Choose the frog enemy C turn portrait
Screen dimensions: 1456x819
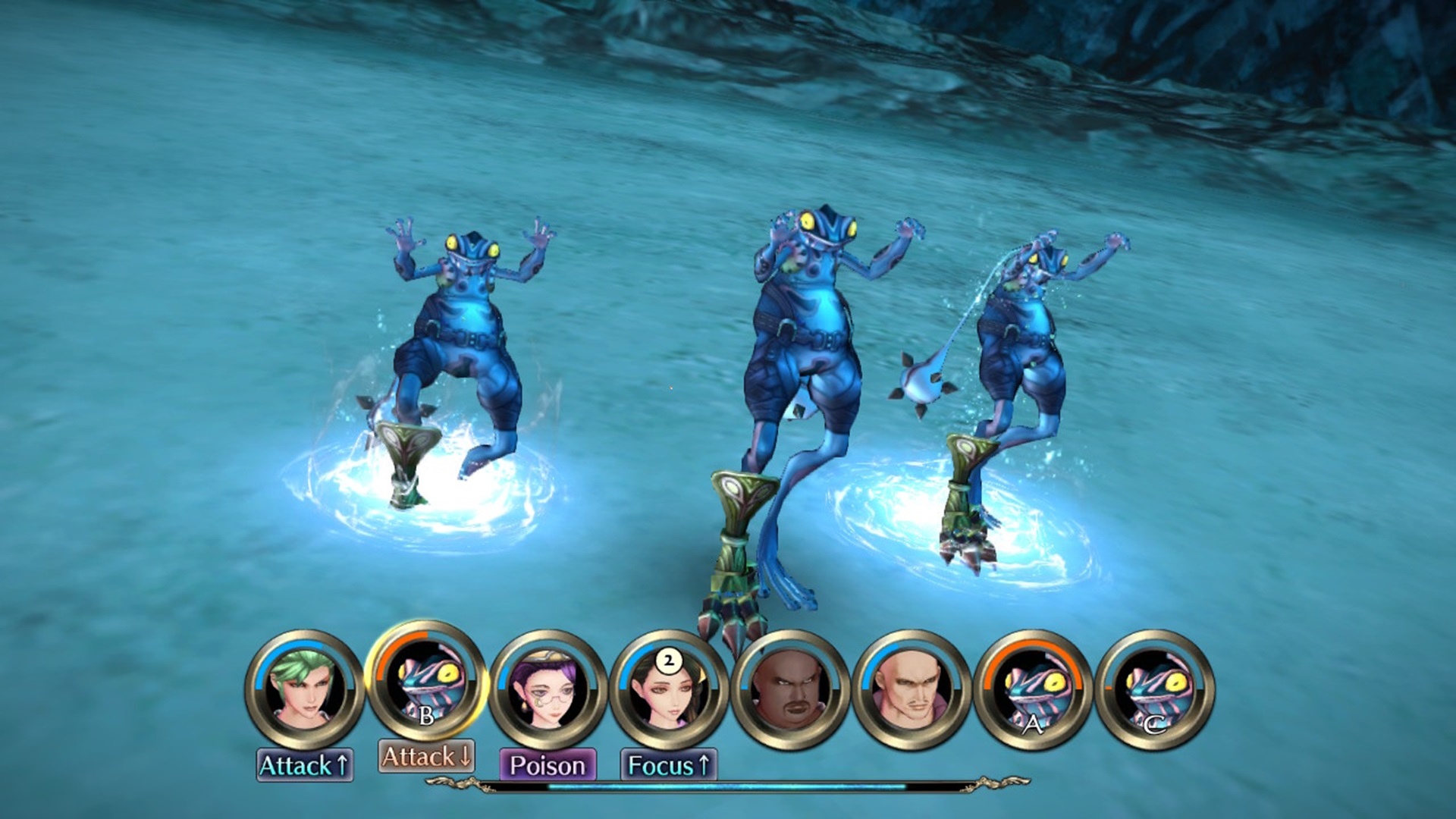pos(1154,689)
